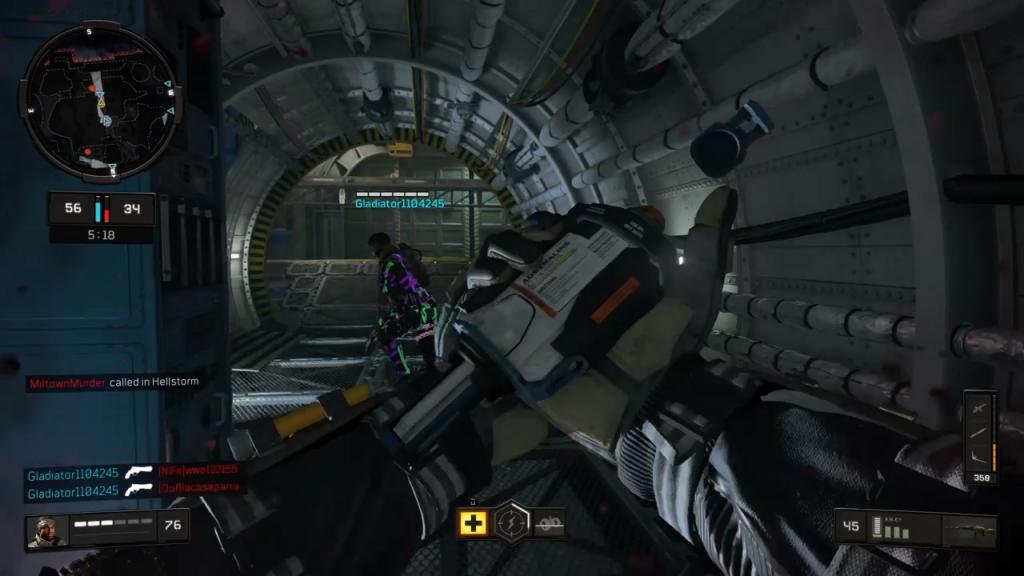Activate the hexagonal specialist ability icon
This screenshot has height=576, width=1024.
(512, 520)
